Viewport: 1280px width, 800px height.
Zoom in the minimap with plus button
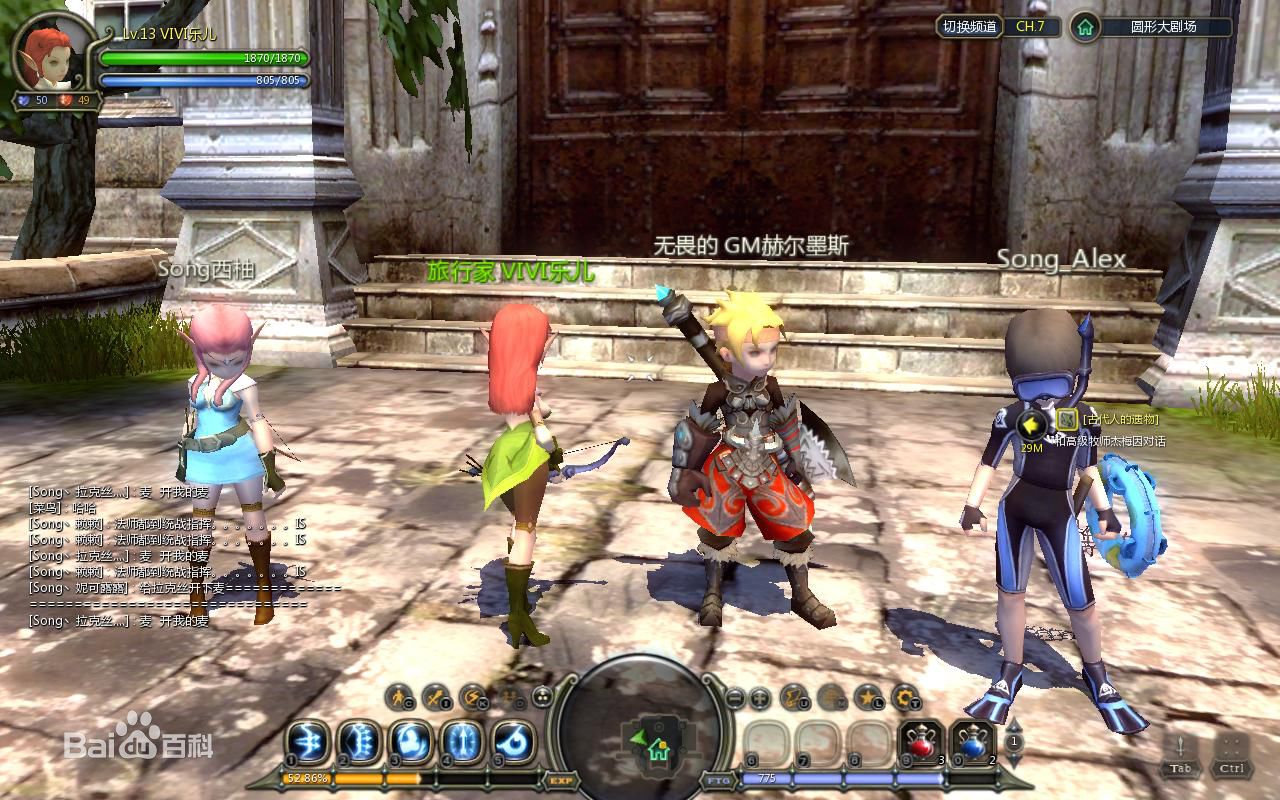(x=760, y=698)
